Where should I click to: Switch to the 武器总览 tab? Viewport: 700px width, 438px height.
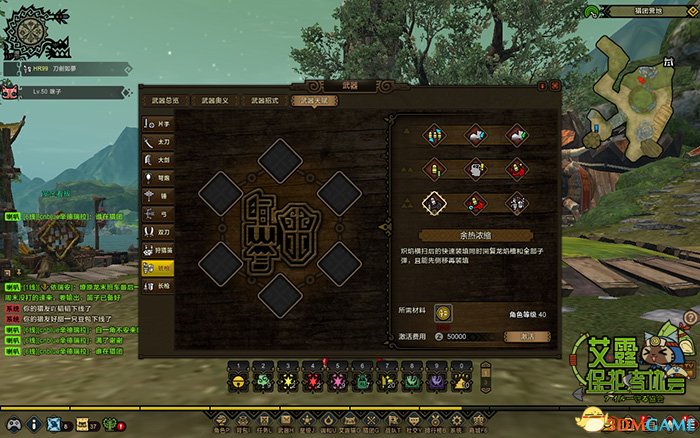pos(165,101)
